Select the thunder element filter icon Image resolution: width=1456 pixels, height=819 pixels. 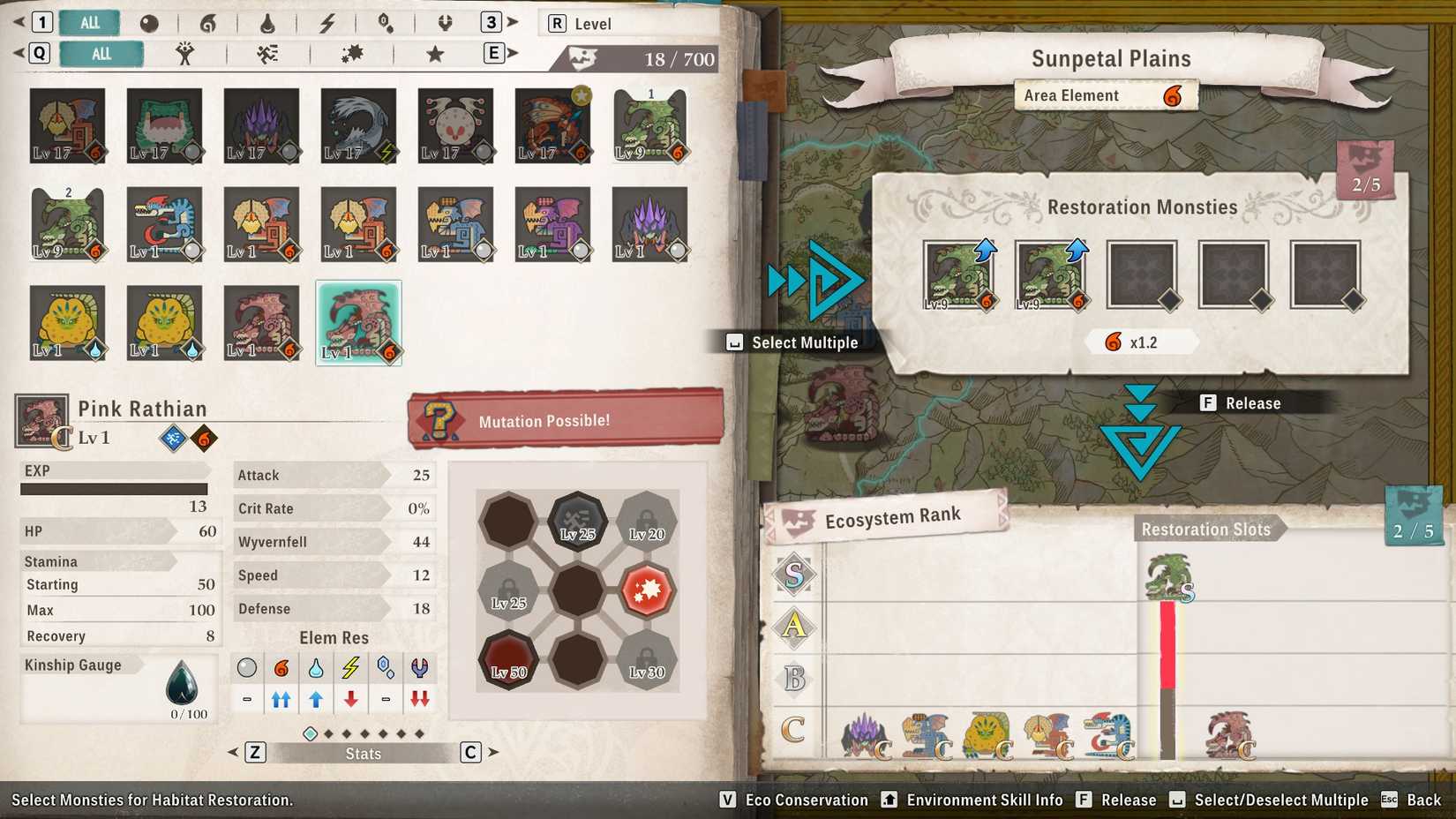click(x=326, y=23)
